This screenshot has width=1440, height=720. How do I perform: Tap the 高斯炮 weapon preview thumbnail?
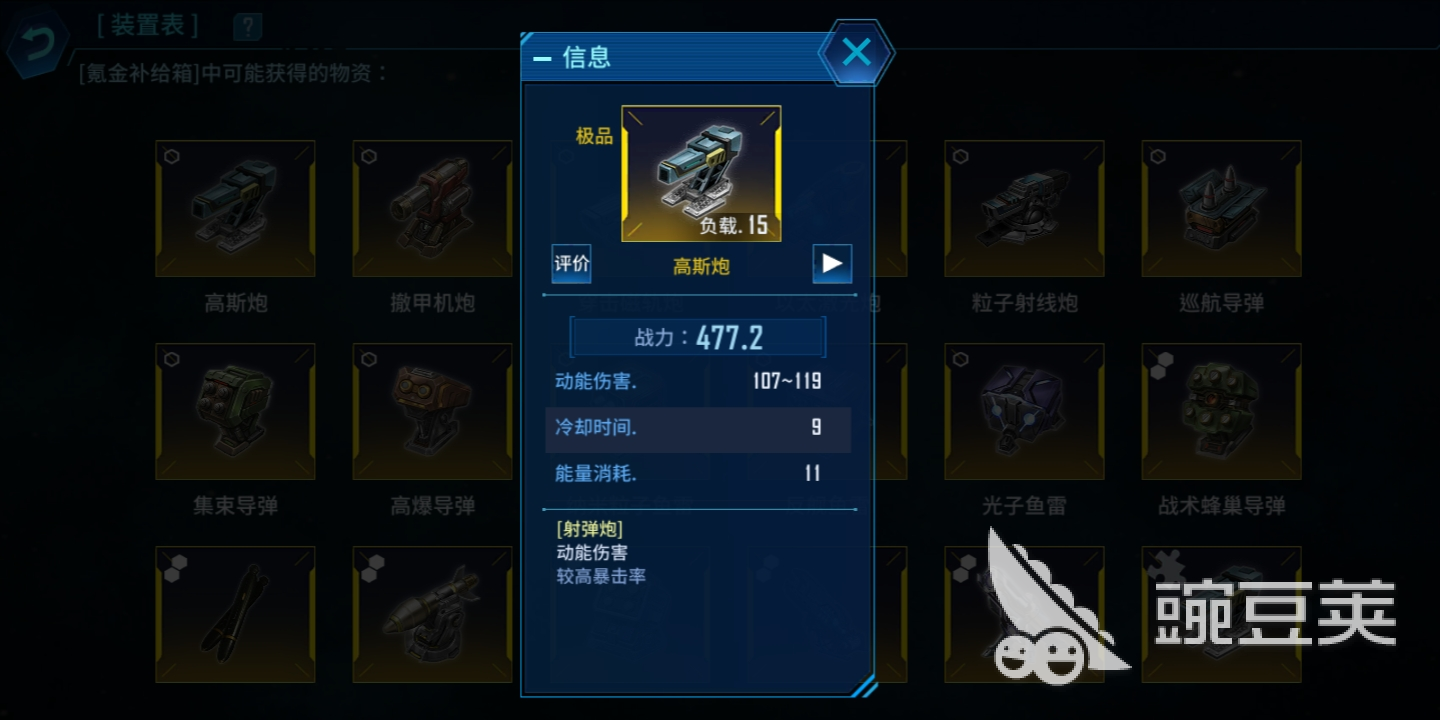pos(700,172)
